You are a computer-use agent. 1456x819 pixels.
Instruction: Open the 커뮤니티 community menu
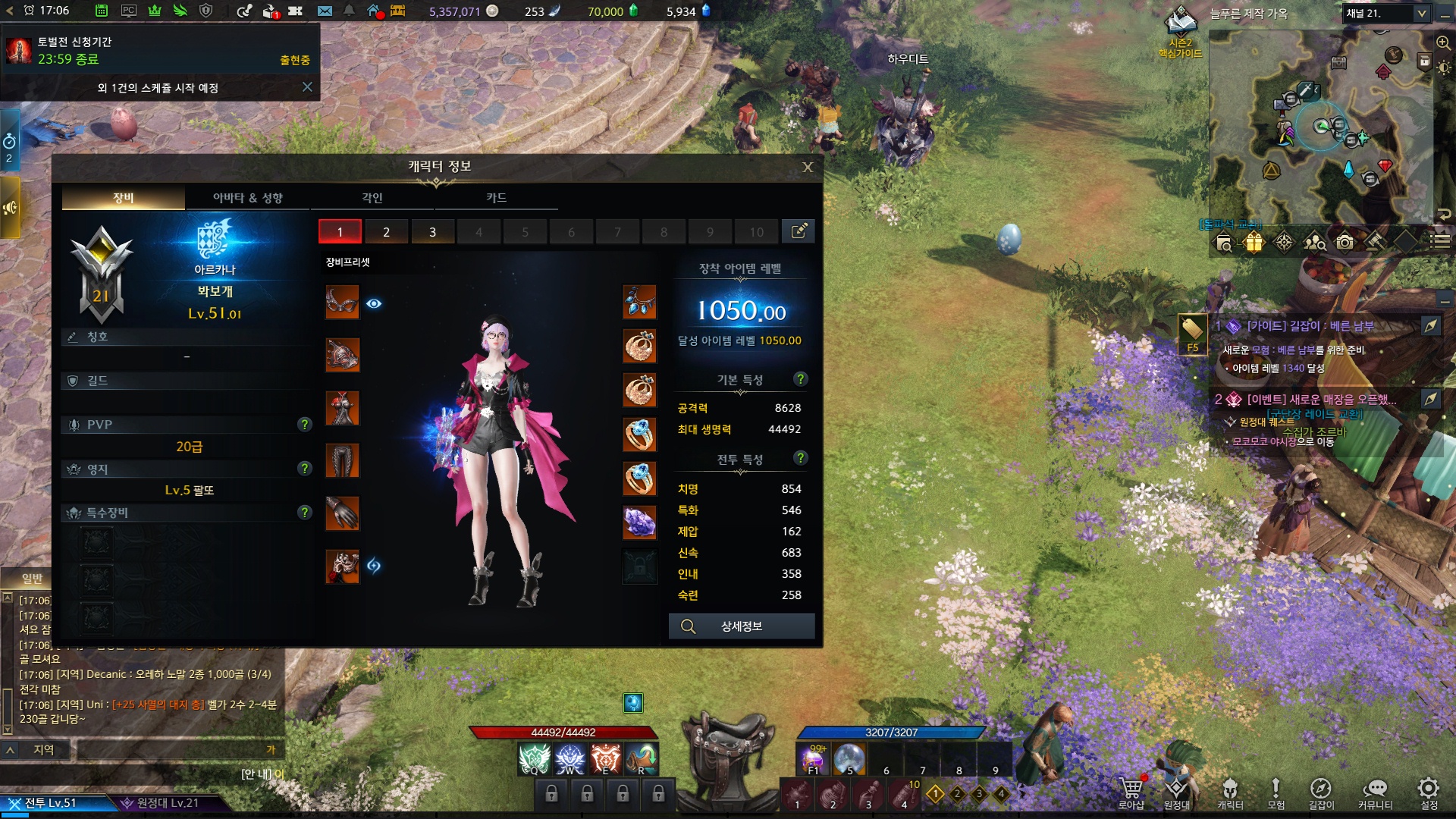click(x=1374, y=793)
